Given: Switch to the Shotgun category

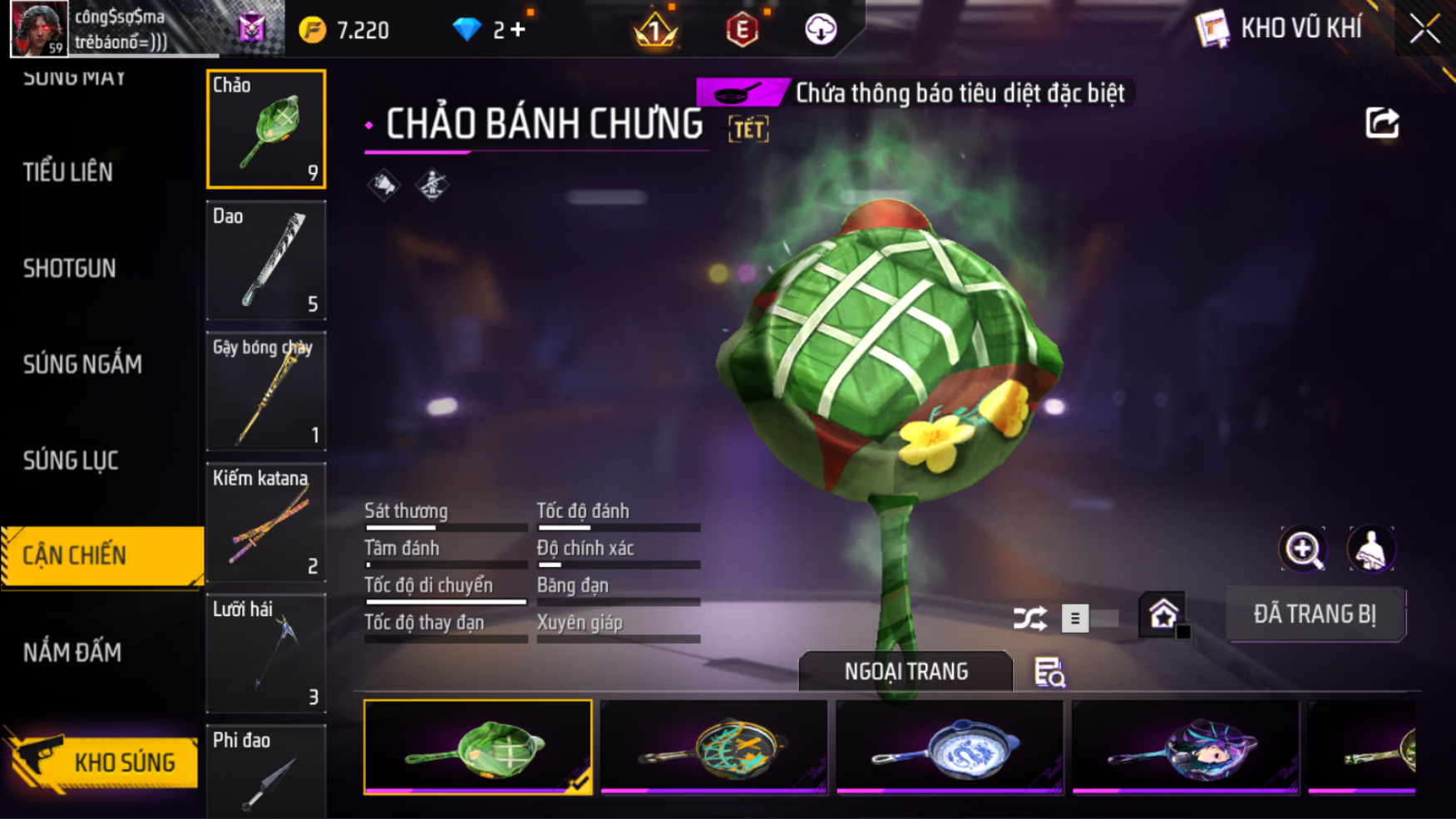Looking at the screenshot, I should pos(70,269).
